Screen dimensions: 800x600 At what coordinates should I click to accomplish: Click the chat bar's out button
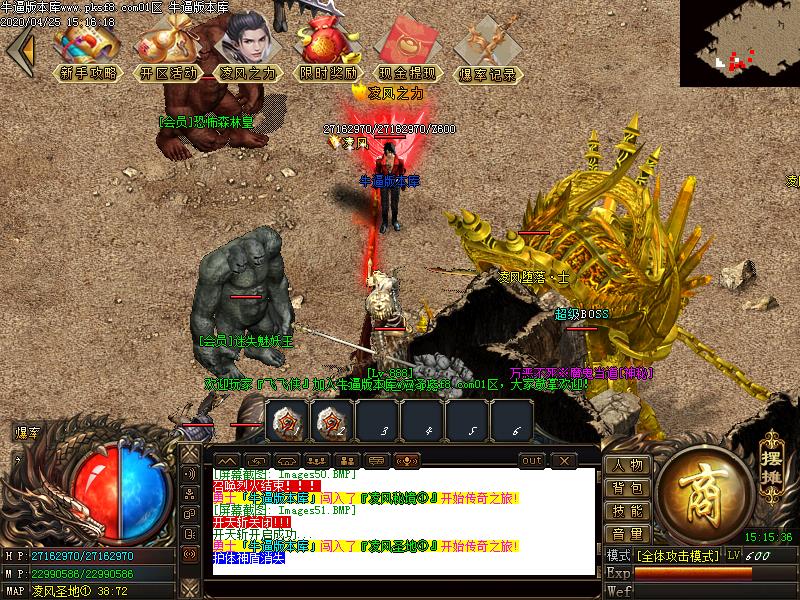coord(532,460)
